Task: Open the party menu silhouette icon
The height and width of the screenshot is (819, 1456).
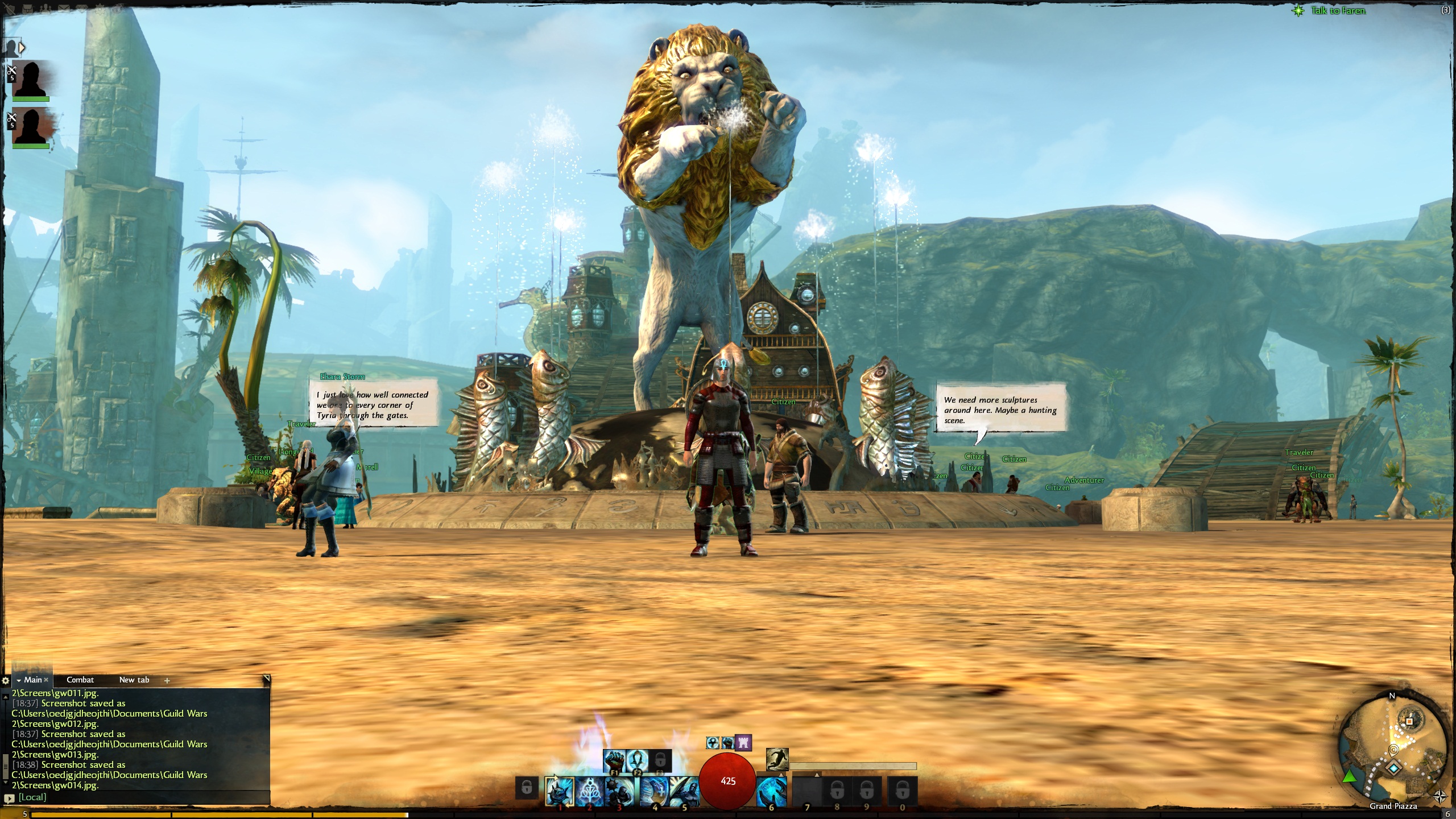Action: (11, 47)
